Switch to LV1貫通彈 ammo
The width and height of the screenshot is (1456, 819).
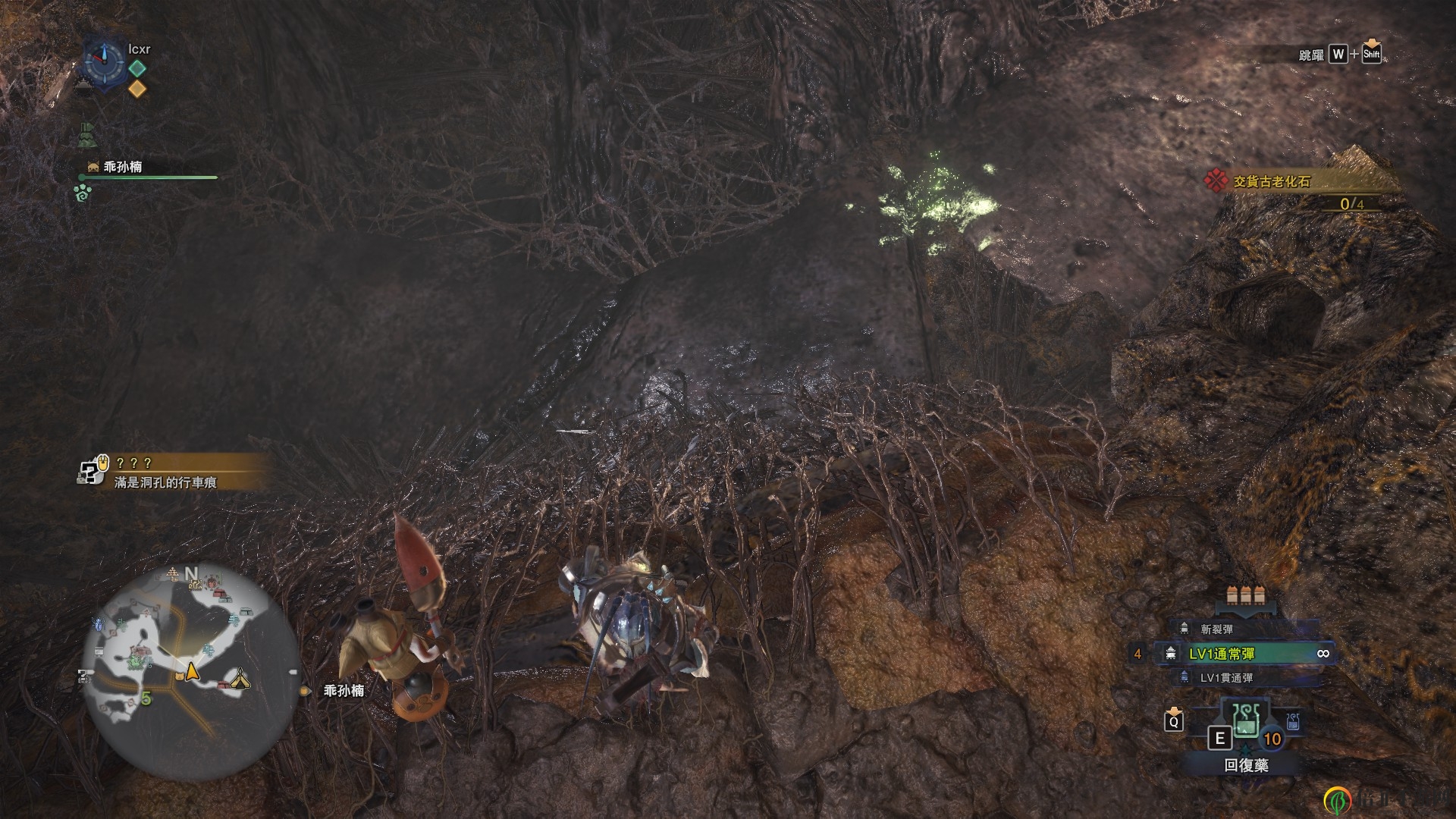click(1225, 678)
